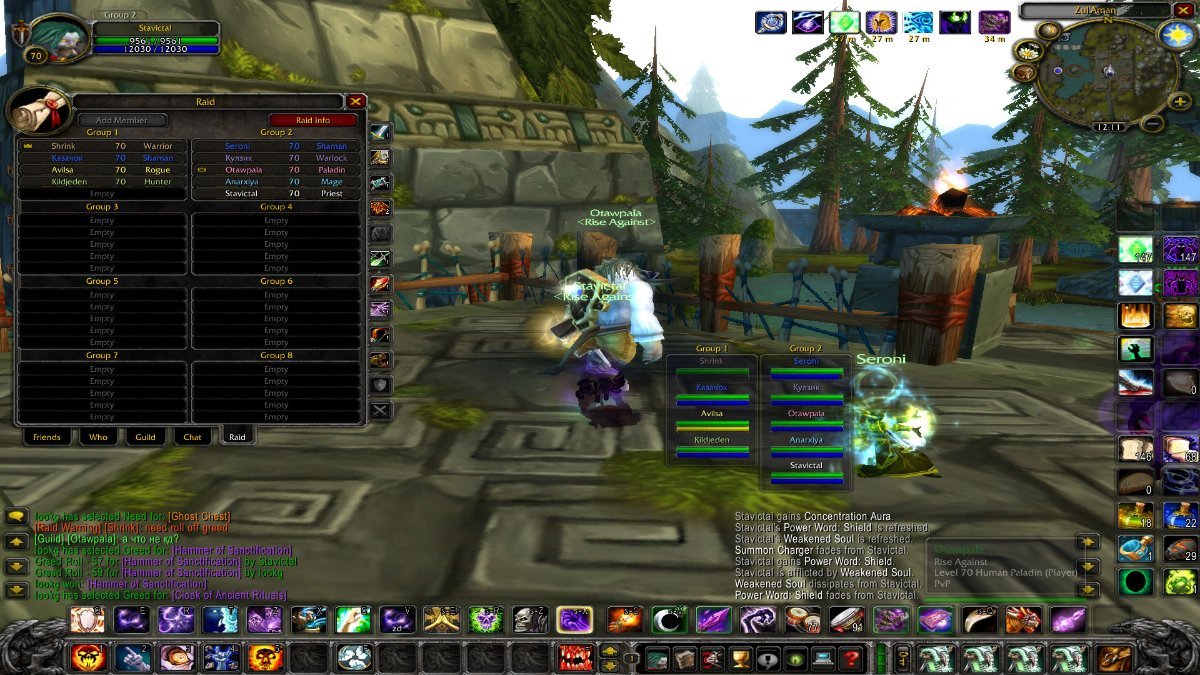Select Shrink the Warrior in the raid list
This screenshot has width=1200, height=675.
[x=102, y=146]
